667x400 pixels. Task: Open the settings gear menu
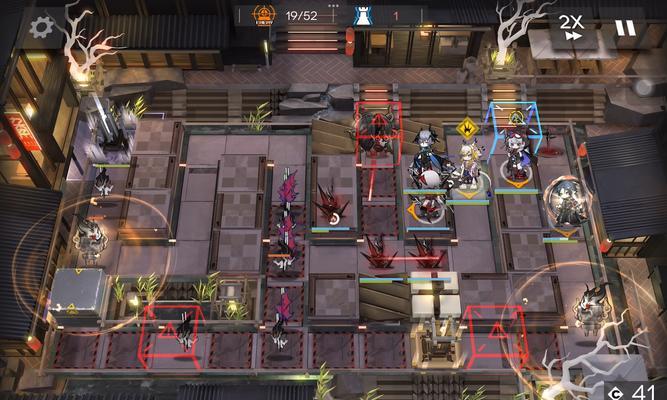(41, 27)
